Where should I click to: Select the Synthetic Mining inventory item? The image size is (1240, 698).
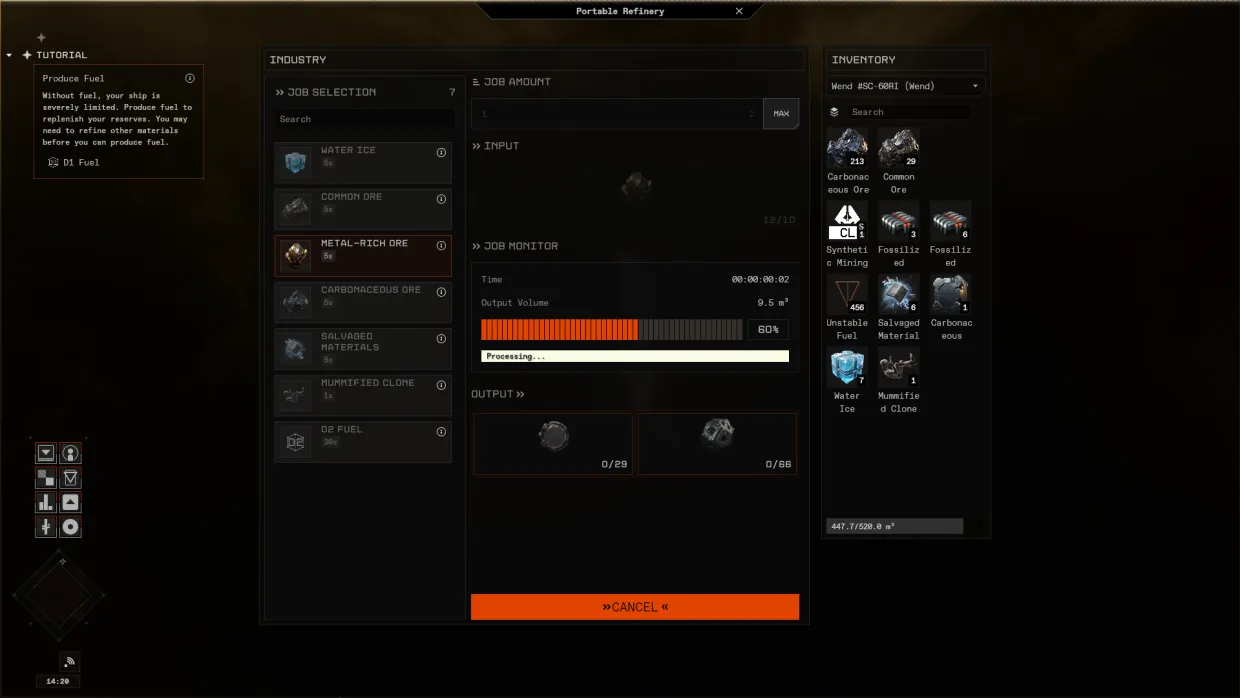point(847,221)
